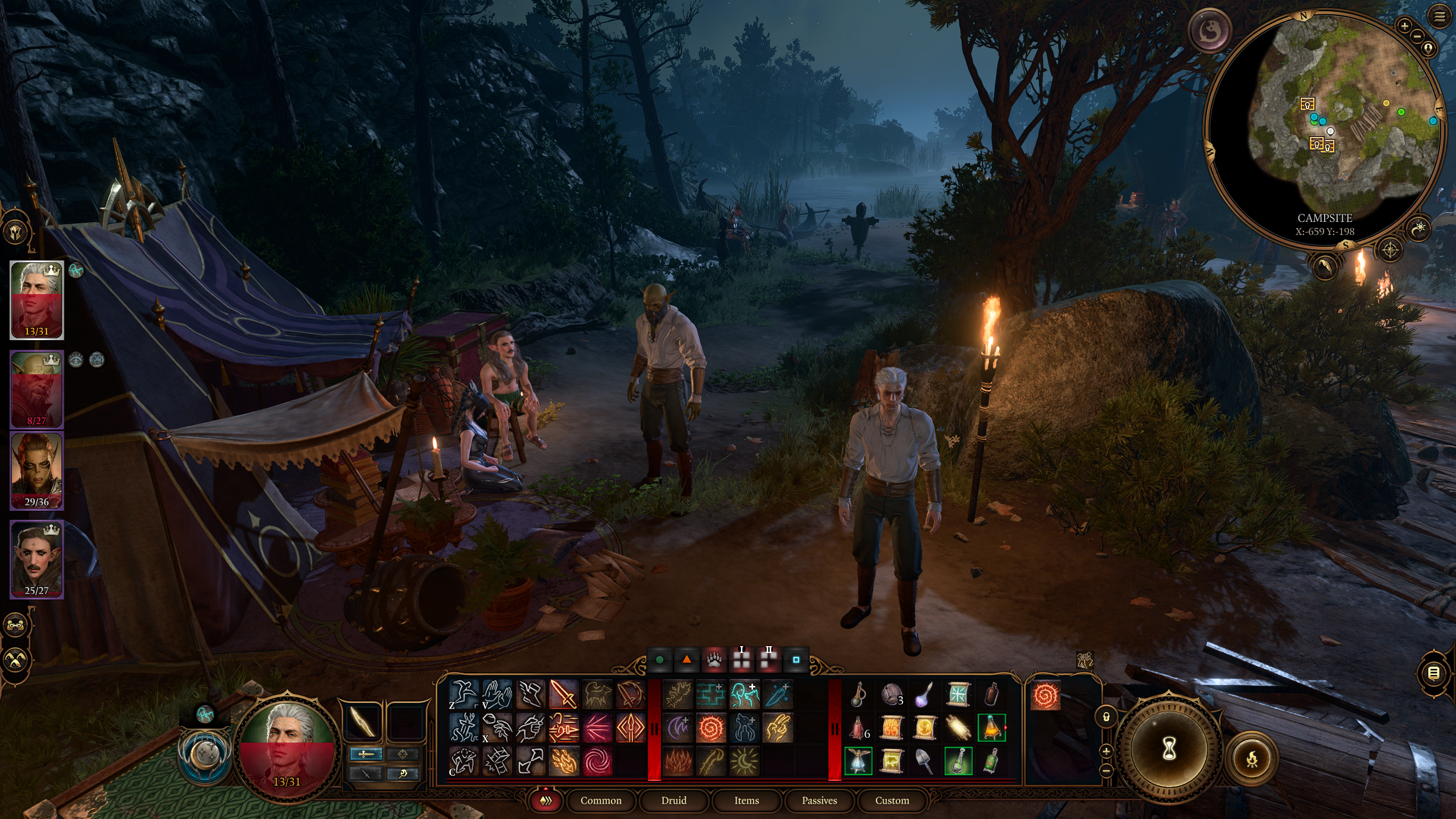The image size is (1456, 819).
Task: Open the main menu hamburger button
Action: pos(1439,17)
